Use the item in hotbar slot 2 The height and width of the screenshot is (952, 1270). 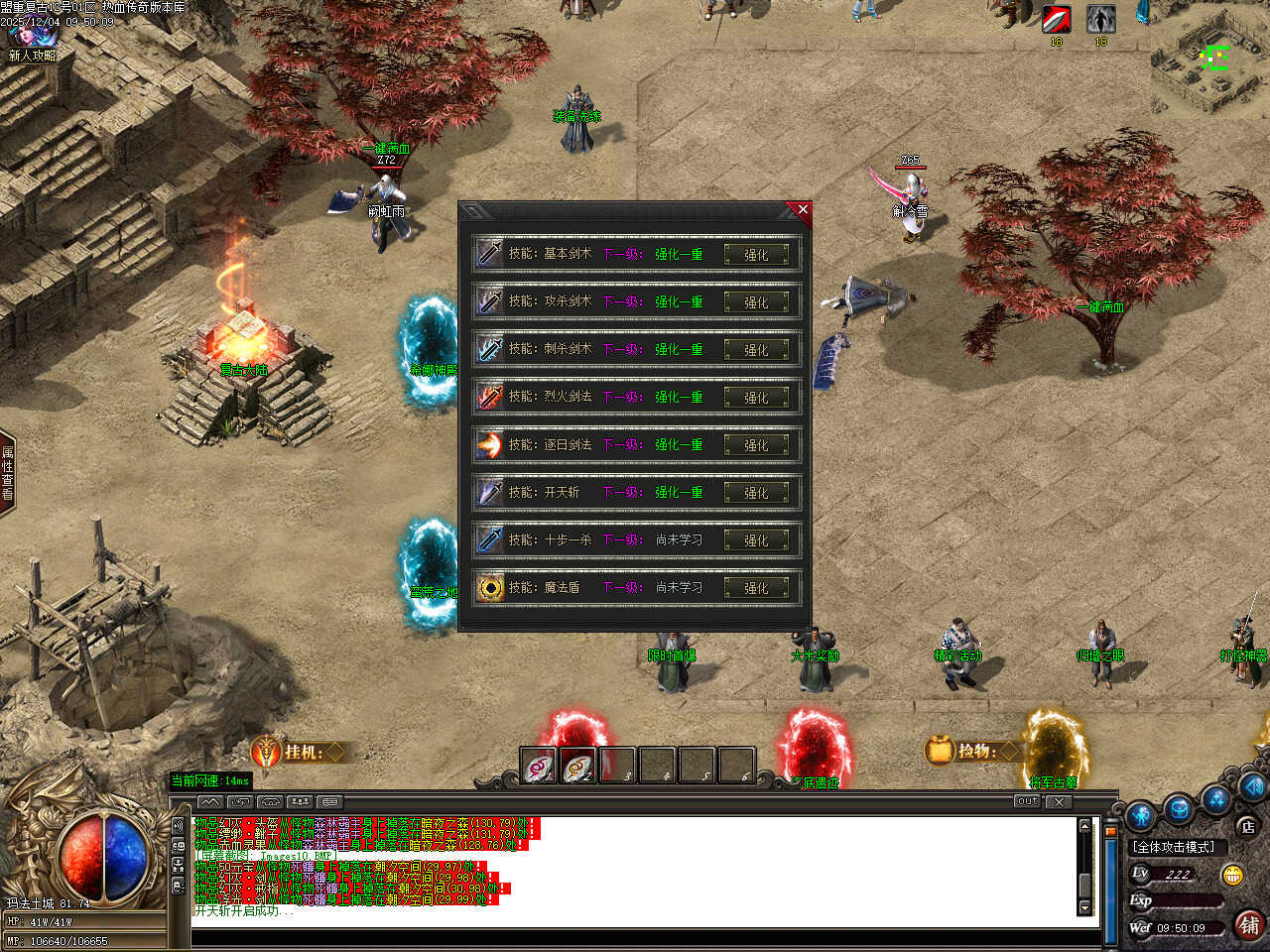coord(578,767)
